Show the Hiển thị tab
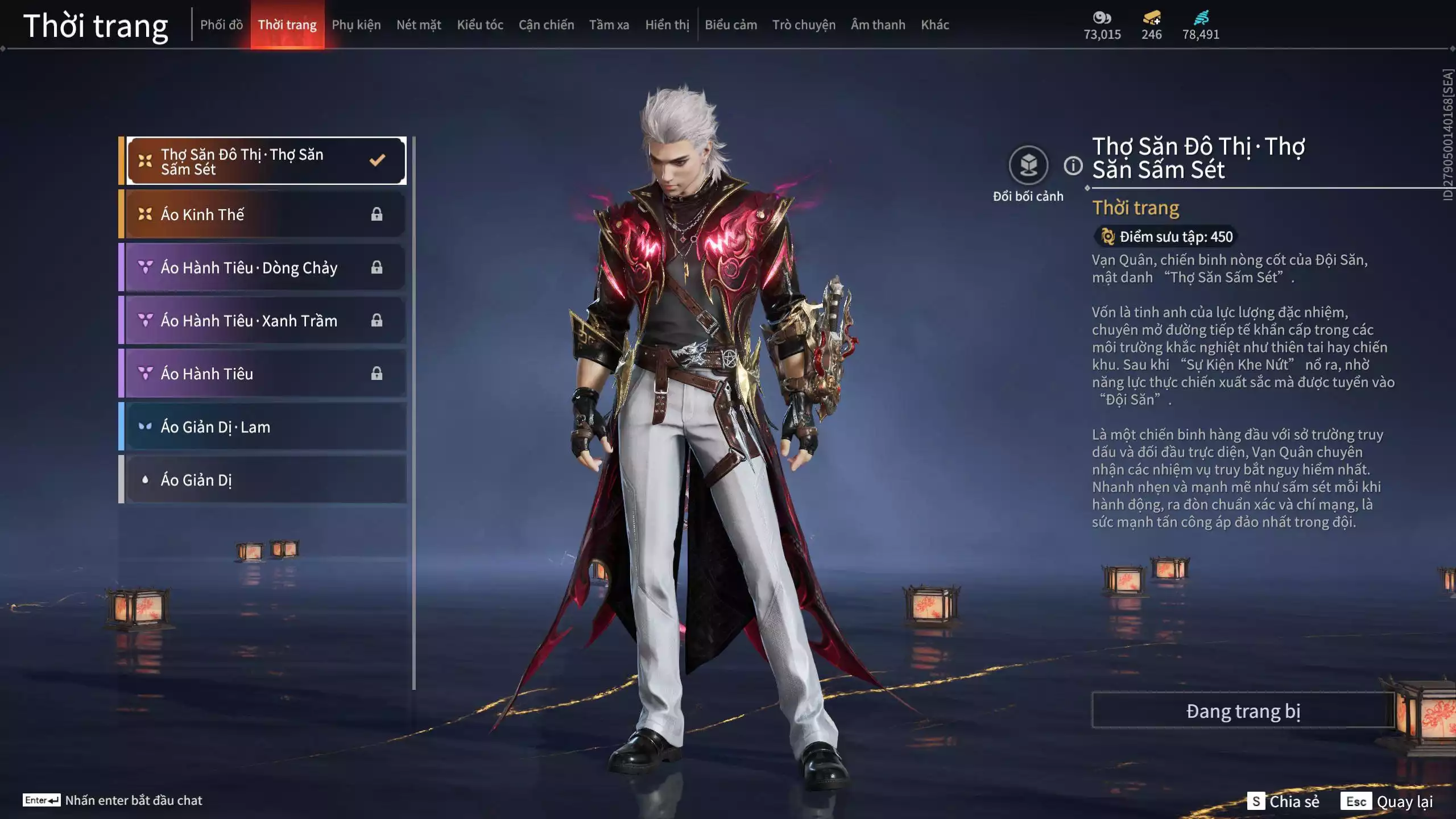The width and height of the screenshot is (1456, 819). 667,25
